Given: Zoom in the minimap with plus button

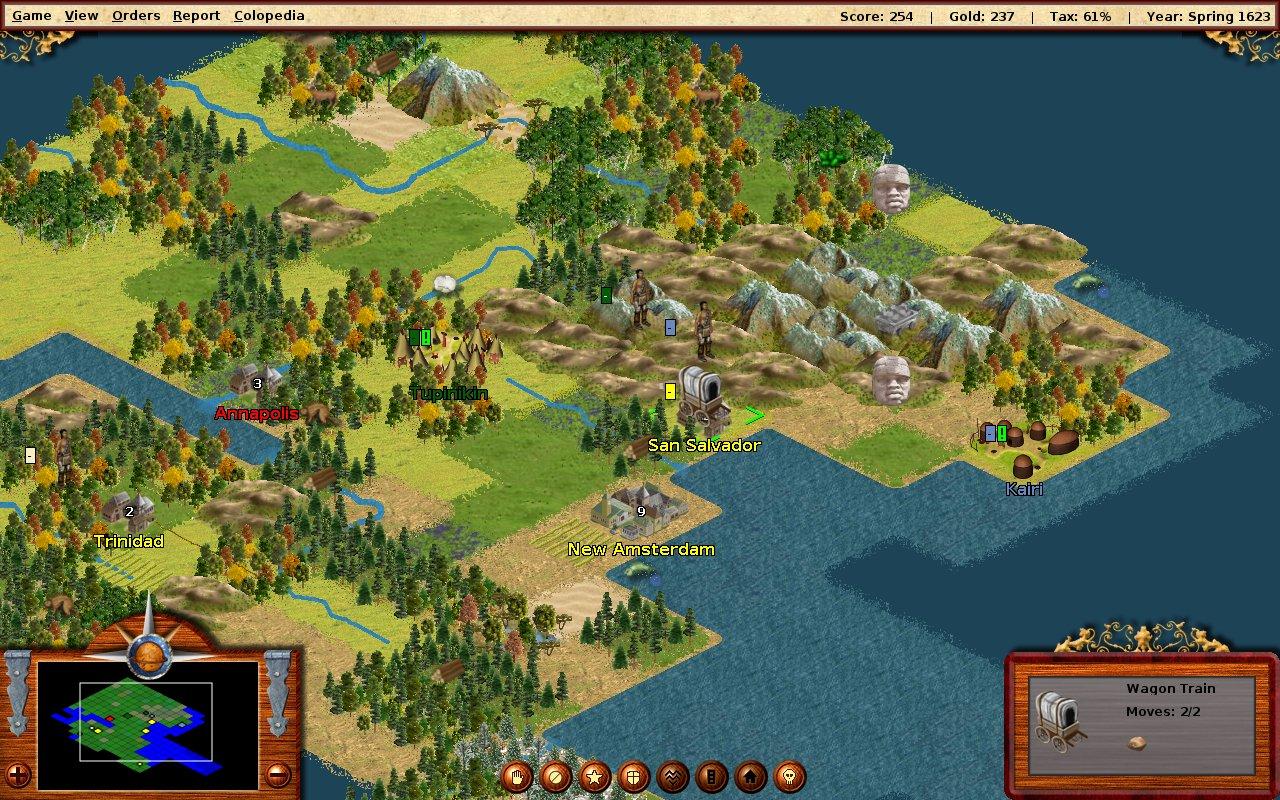Looking at the screenshot, I should click(x=17, y=774).
